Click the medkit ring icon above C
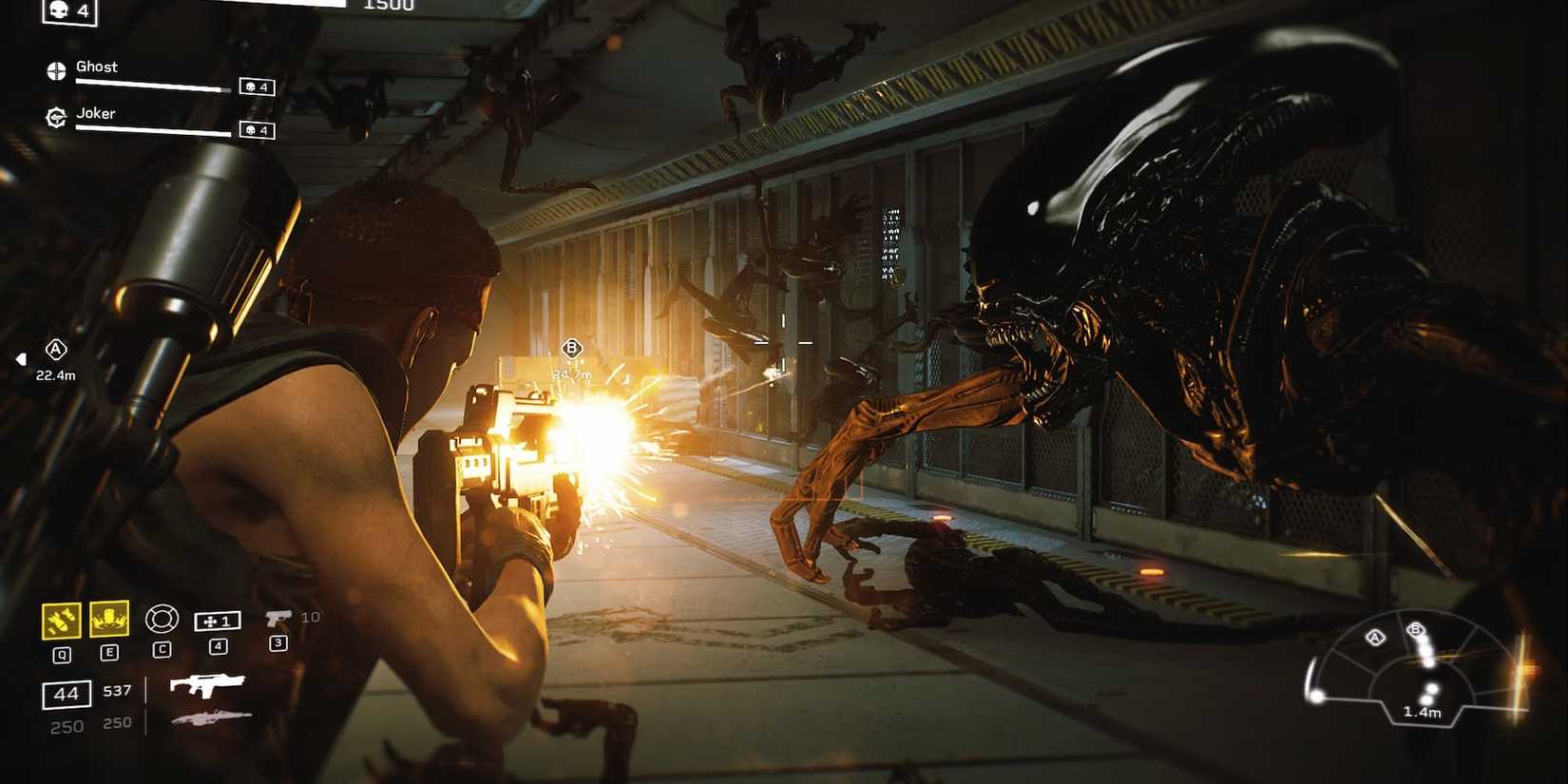The height and width of the screenshot is (784, 1568). point(163,619)
